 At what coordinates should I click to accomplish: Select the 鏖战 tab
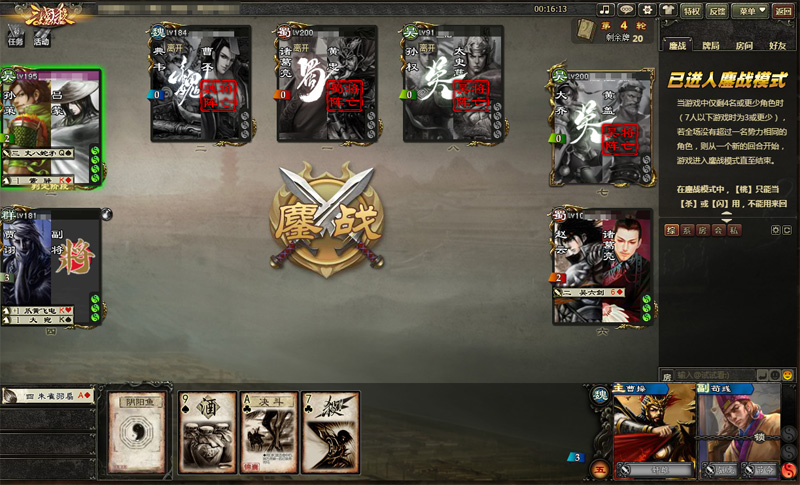pyautogui.click(x=677, y=46)
